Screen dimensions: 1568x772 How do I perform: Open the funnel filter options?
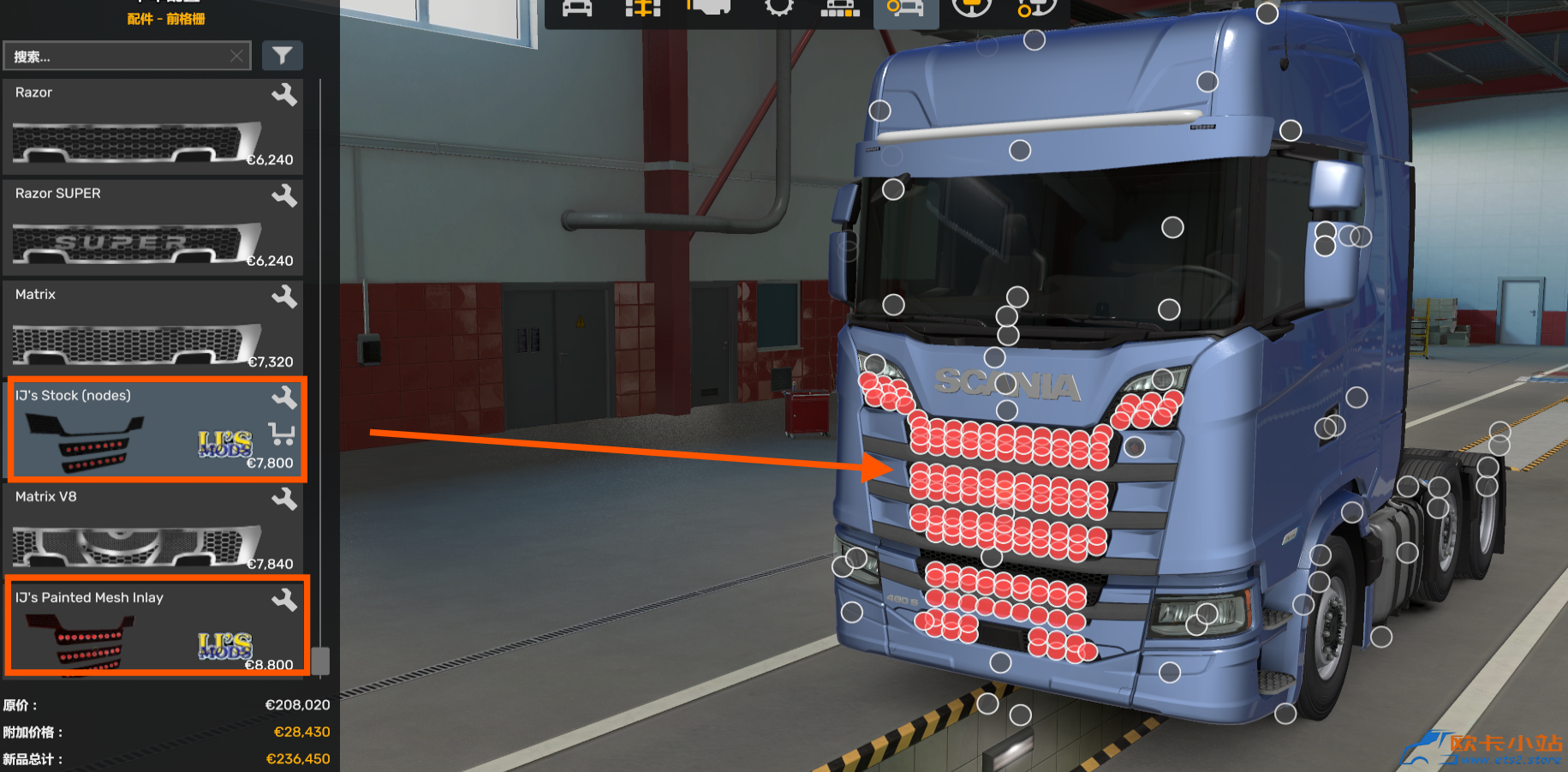pyautogui.click(x=282, y=57)
